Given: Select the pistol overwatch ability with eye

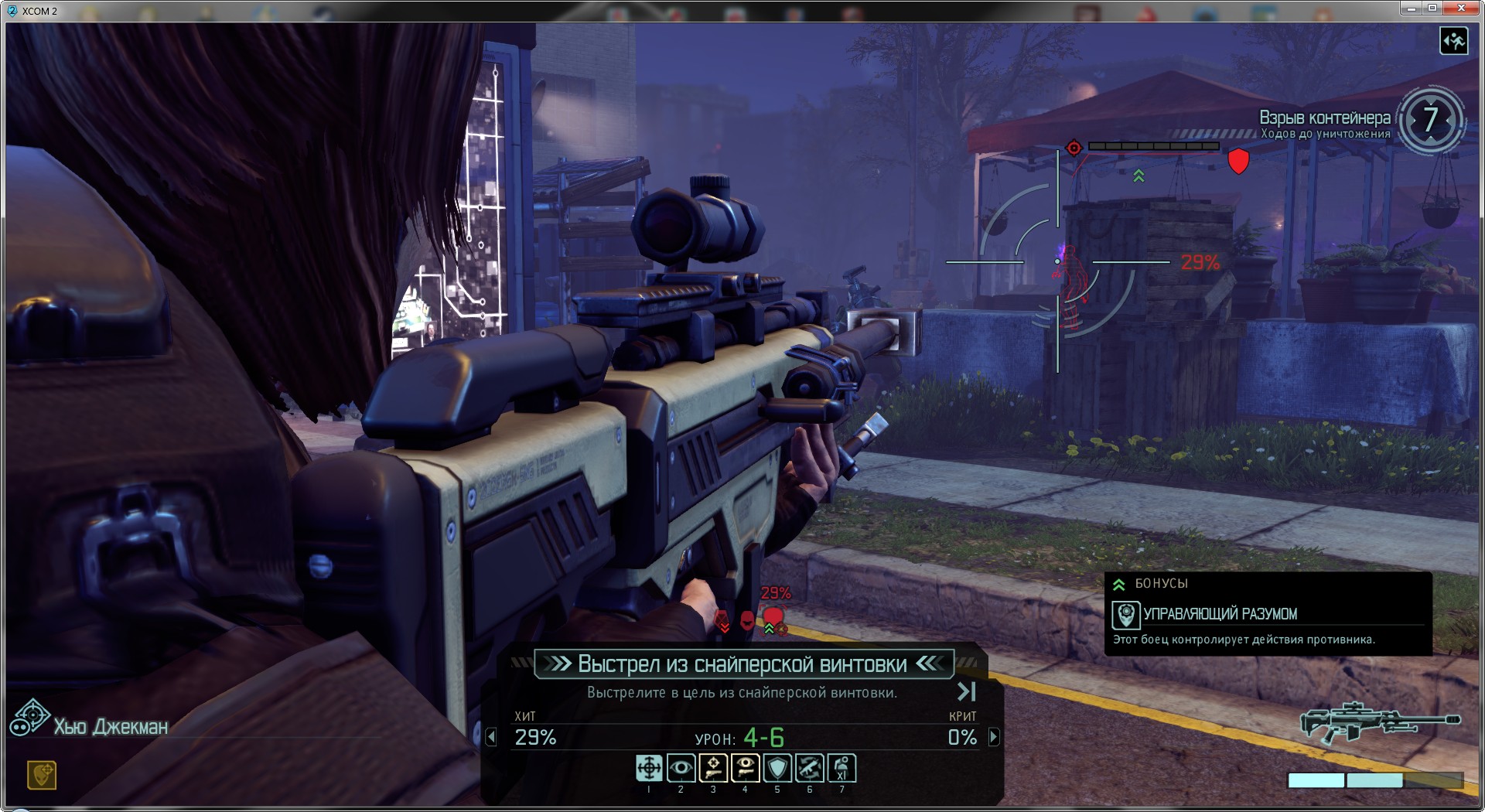Looking at the screenshot, I should [x=746, y=768].
